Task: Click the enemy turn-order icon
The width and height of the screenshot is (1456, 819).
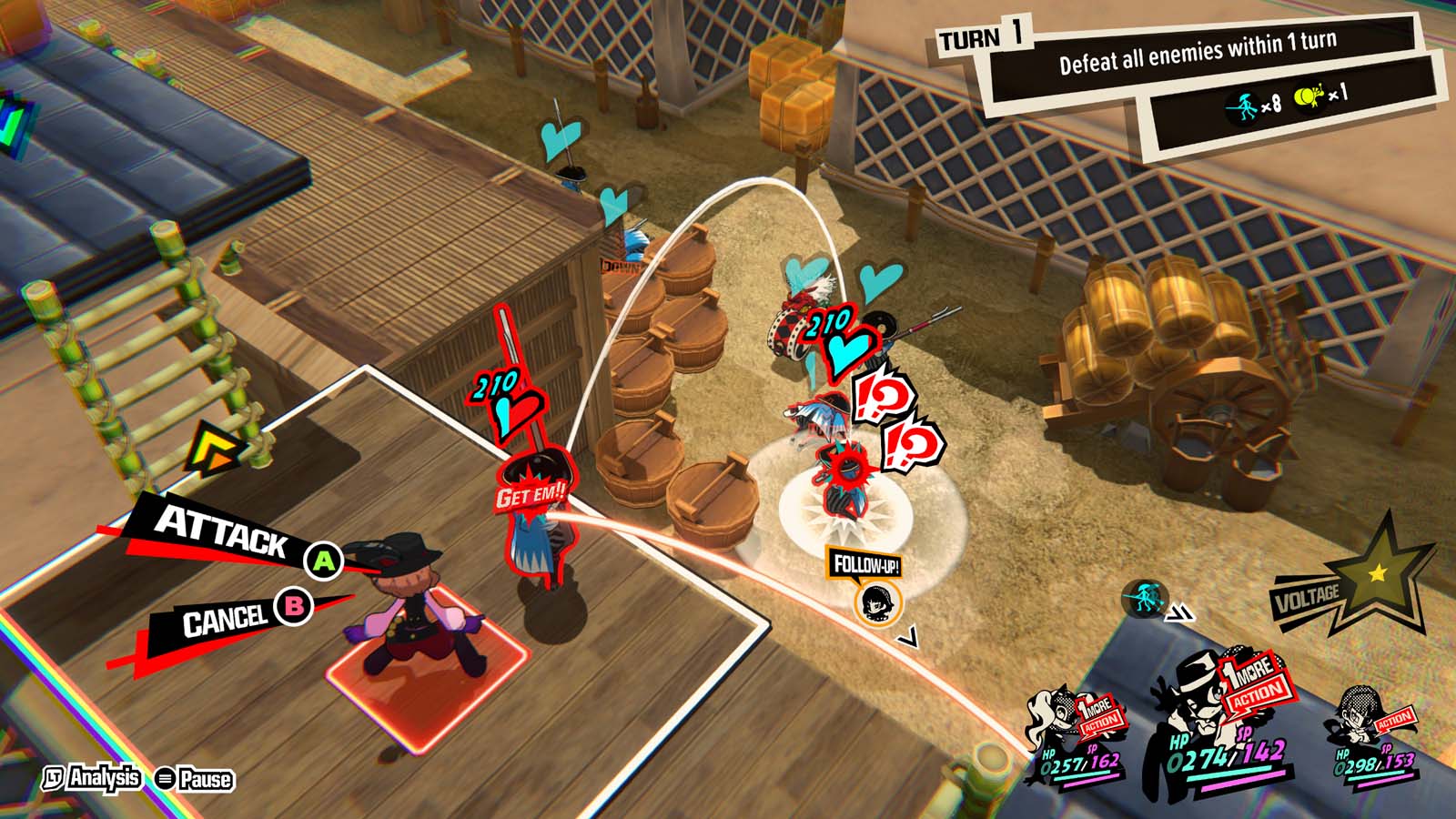Action: 1143,600
